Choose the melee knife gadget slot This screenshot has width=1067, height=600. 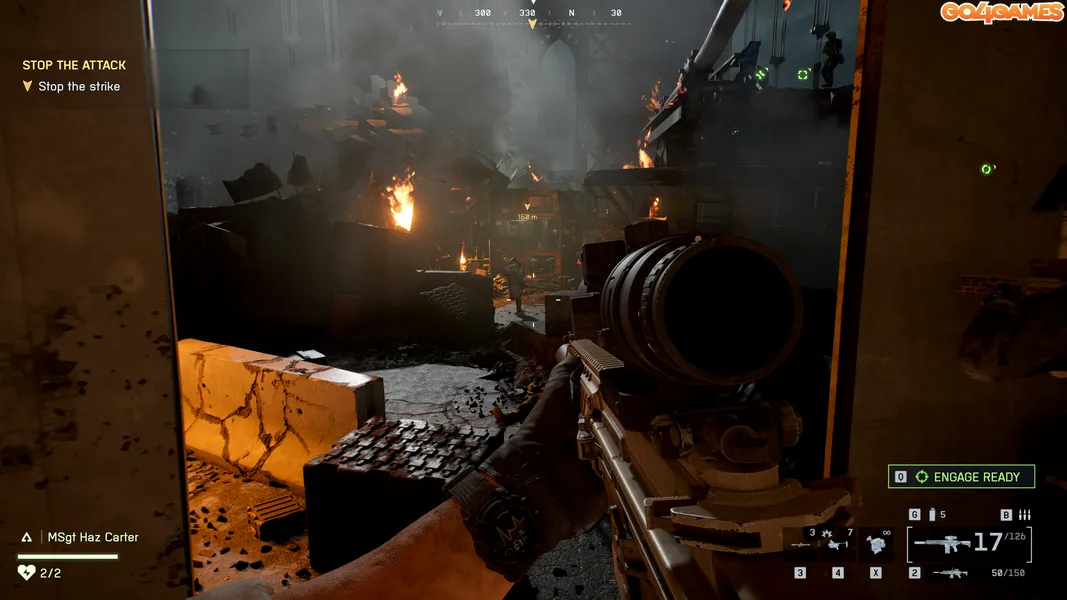(799, 544)
